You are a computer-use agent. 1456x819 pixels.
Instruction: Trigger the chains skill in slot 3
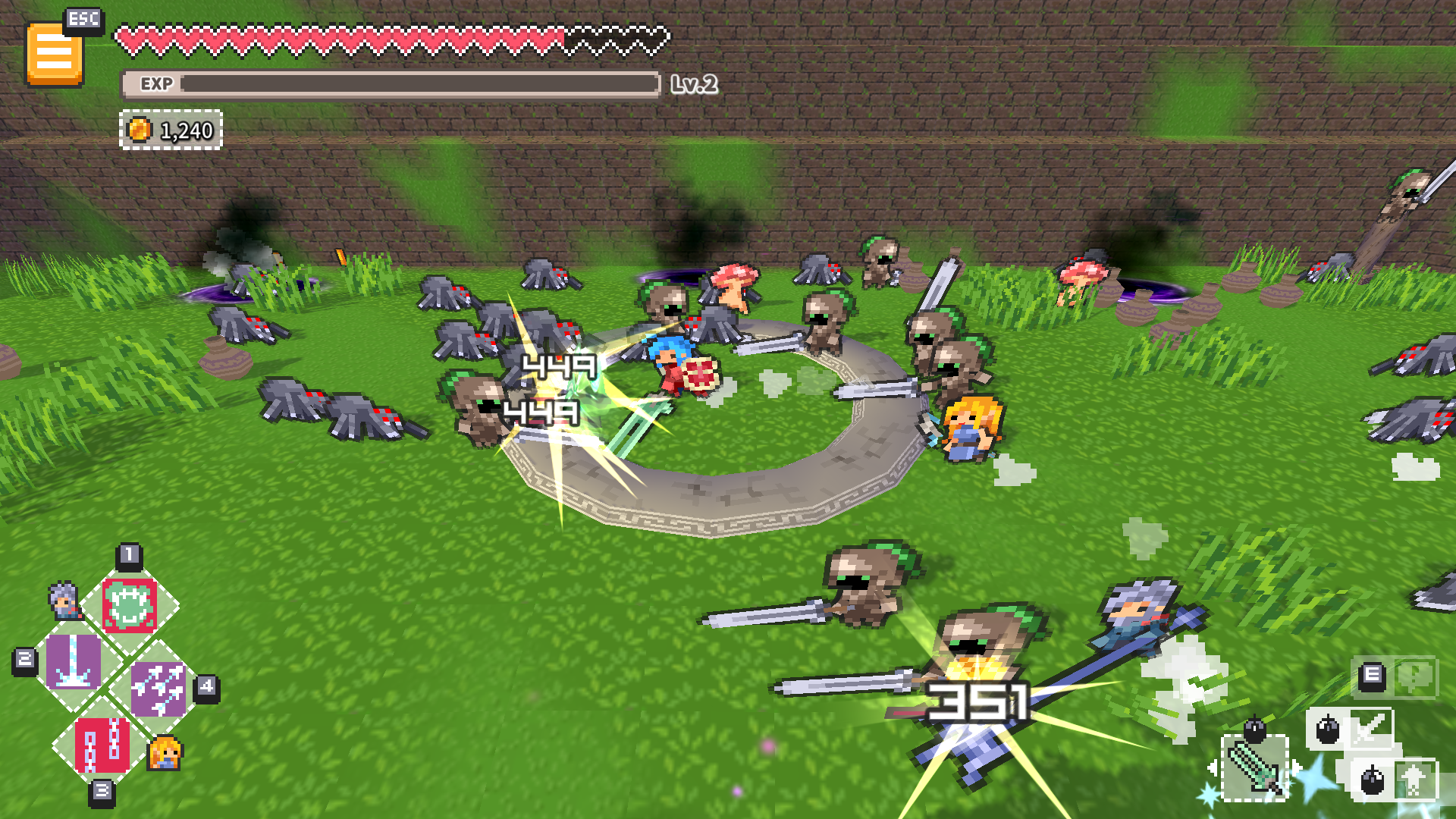pos(102,747)
